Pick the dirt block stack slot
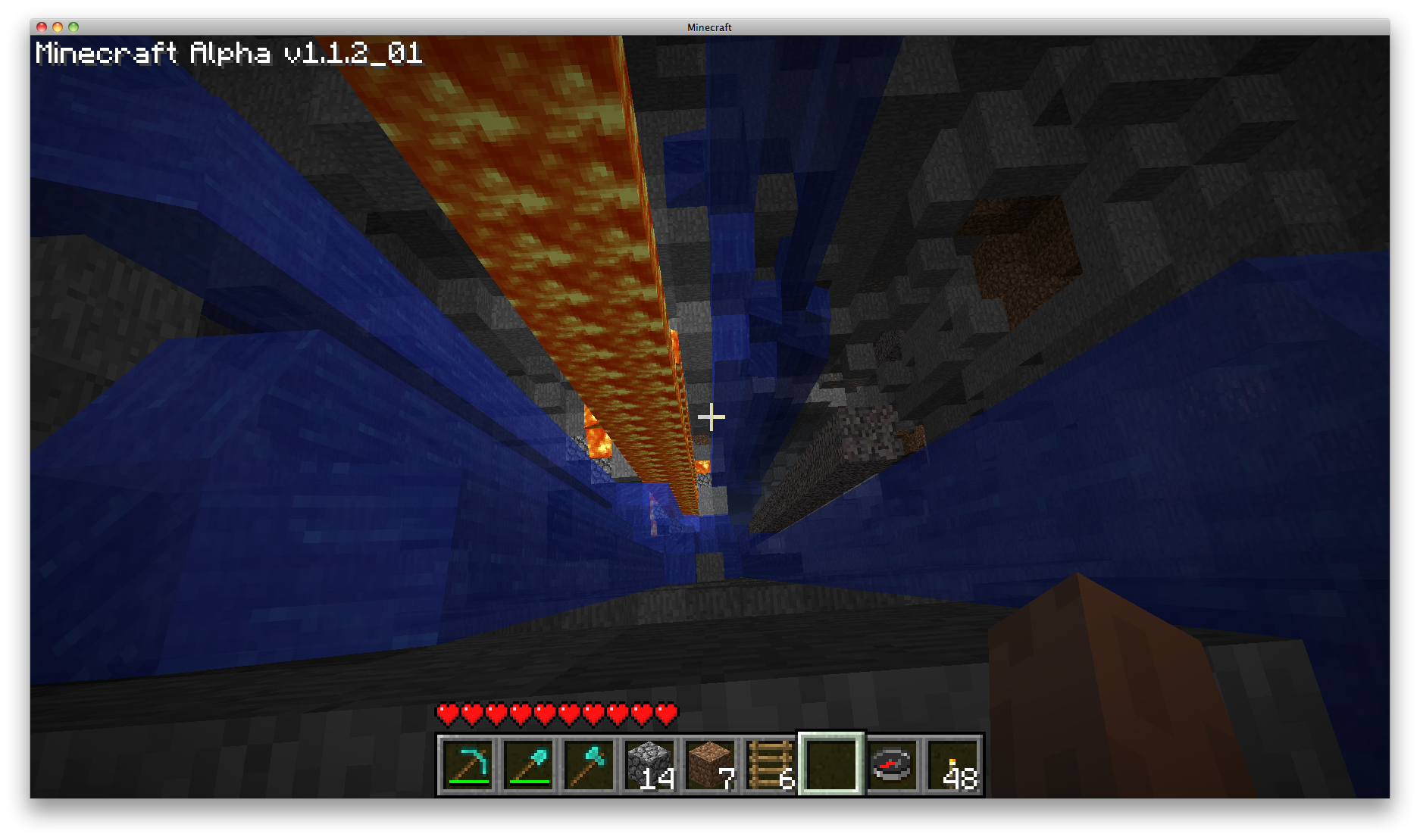 tap(710, 765)
